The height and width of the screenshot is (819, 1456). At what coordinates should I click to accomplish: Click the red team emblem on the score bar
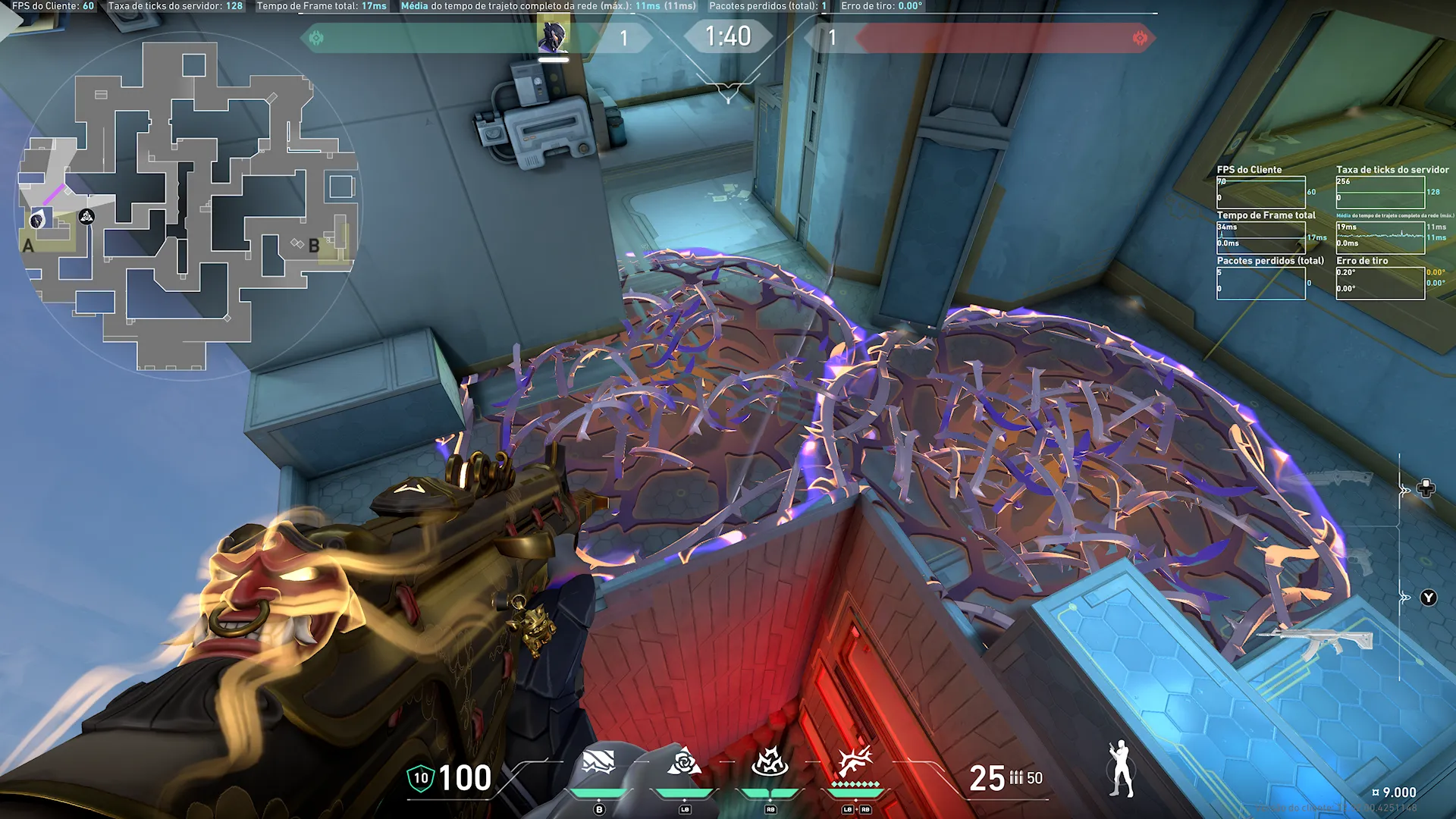pos(1139,38)
